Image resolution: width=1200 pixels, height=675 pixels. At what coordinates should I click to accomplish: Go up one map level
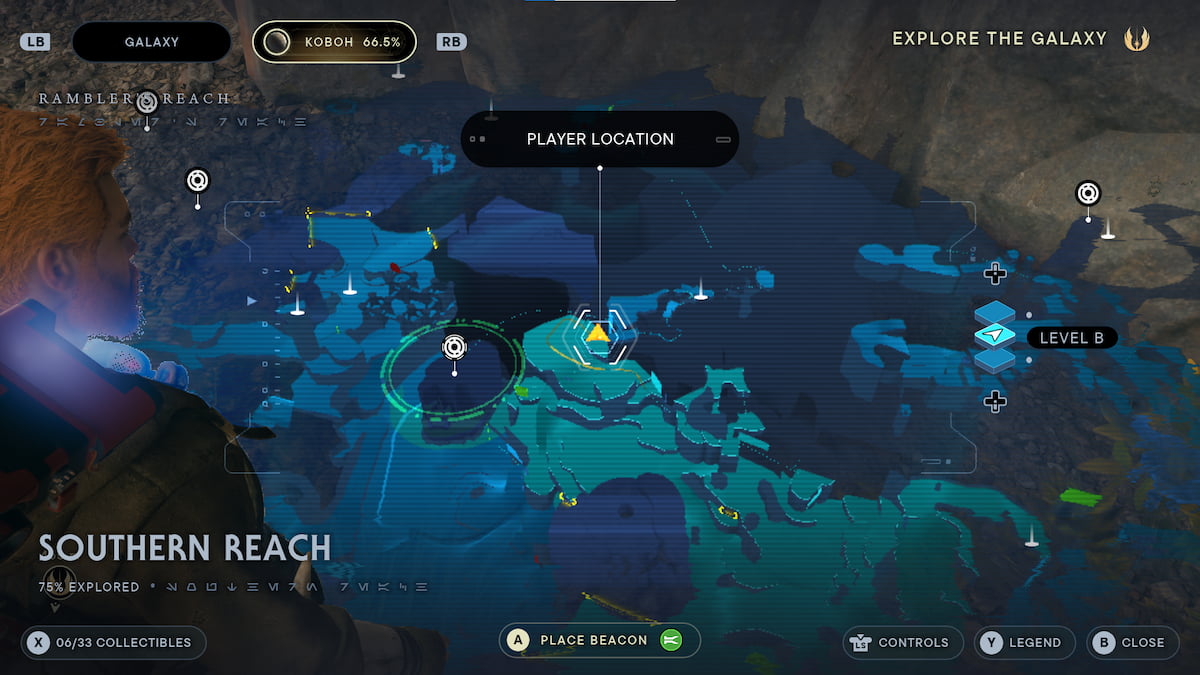(x=994, y=273)
